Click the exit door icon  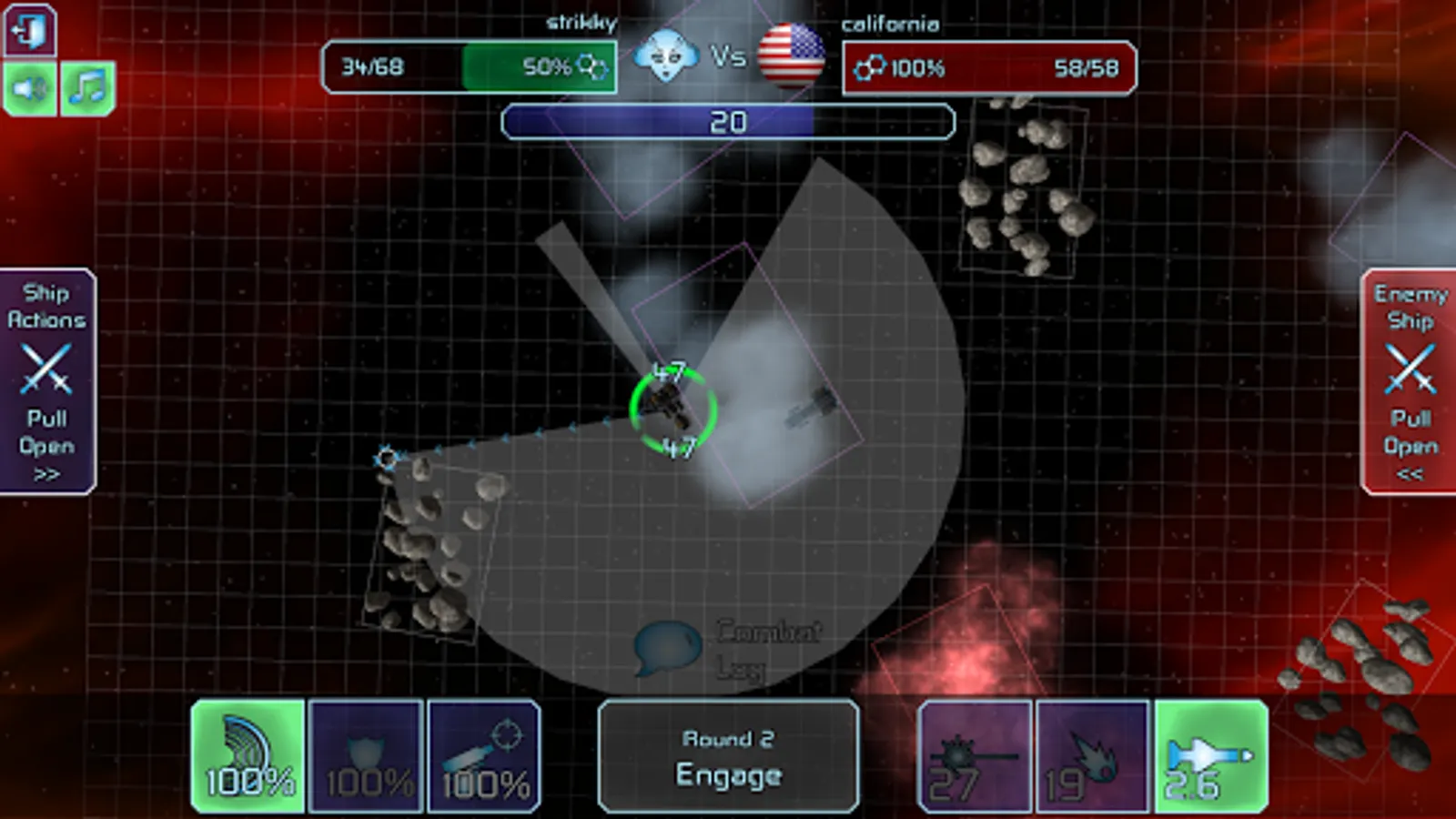point(30,31)
